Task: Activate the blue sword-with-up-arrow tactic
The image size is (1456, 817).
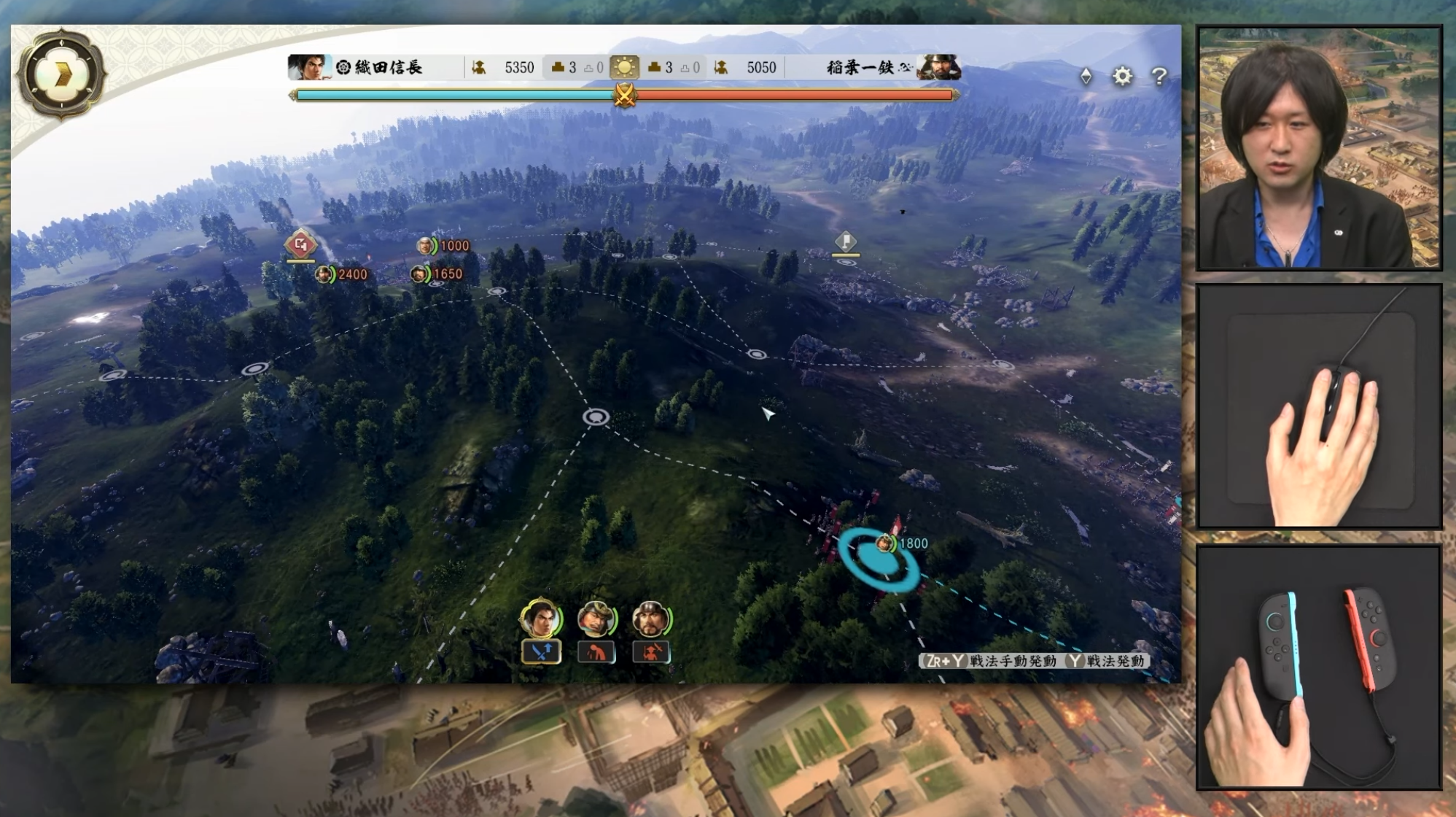Action: pos(541,651)
